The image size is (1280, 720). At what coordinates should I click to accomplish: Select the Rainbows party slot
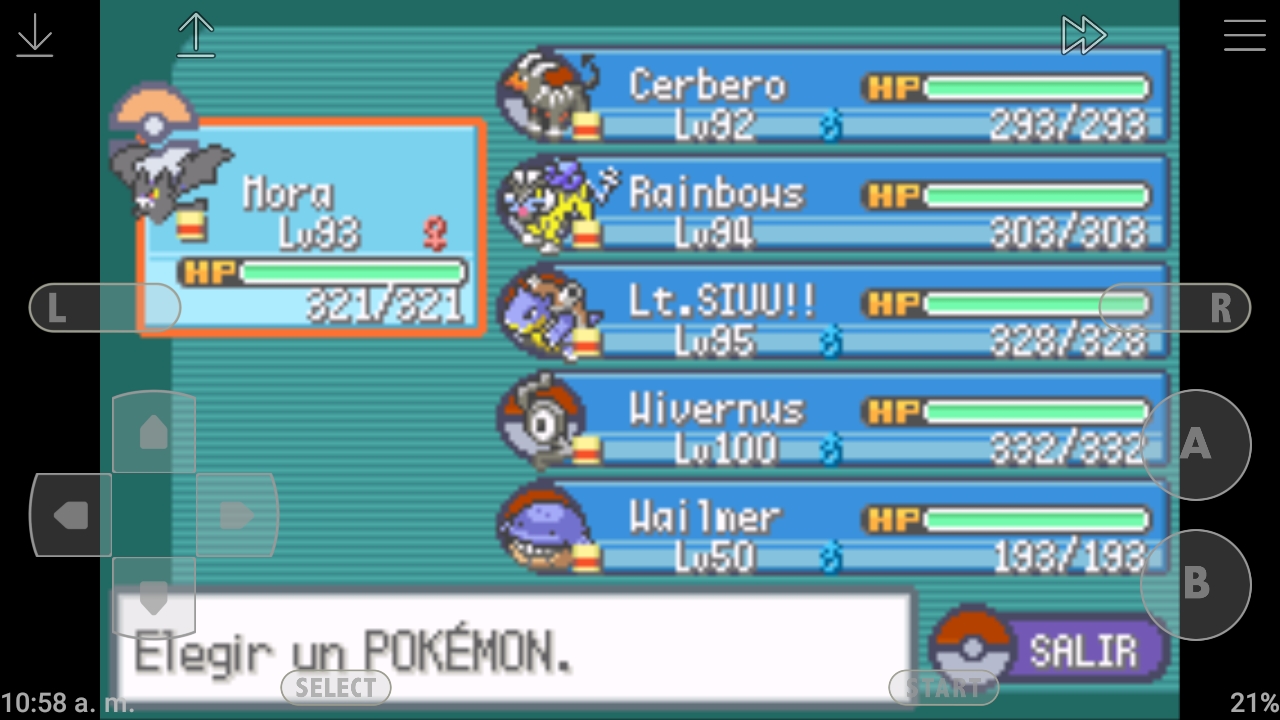(835, 205)
